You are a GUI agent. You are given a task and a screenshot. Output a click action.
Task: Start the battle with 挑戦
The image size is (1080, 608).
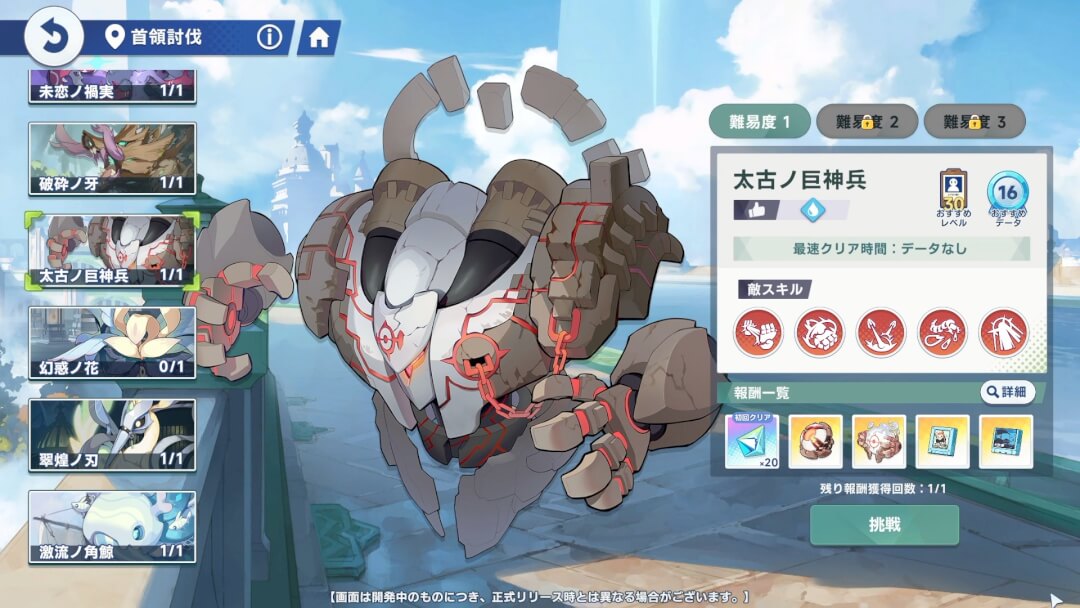click(x=884, y=525)
